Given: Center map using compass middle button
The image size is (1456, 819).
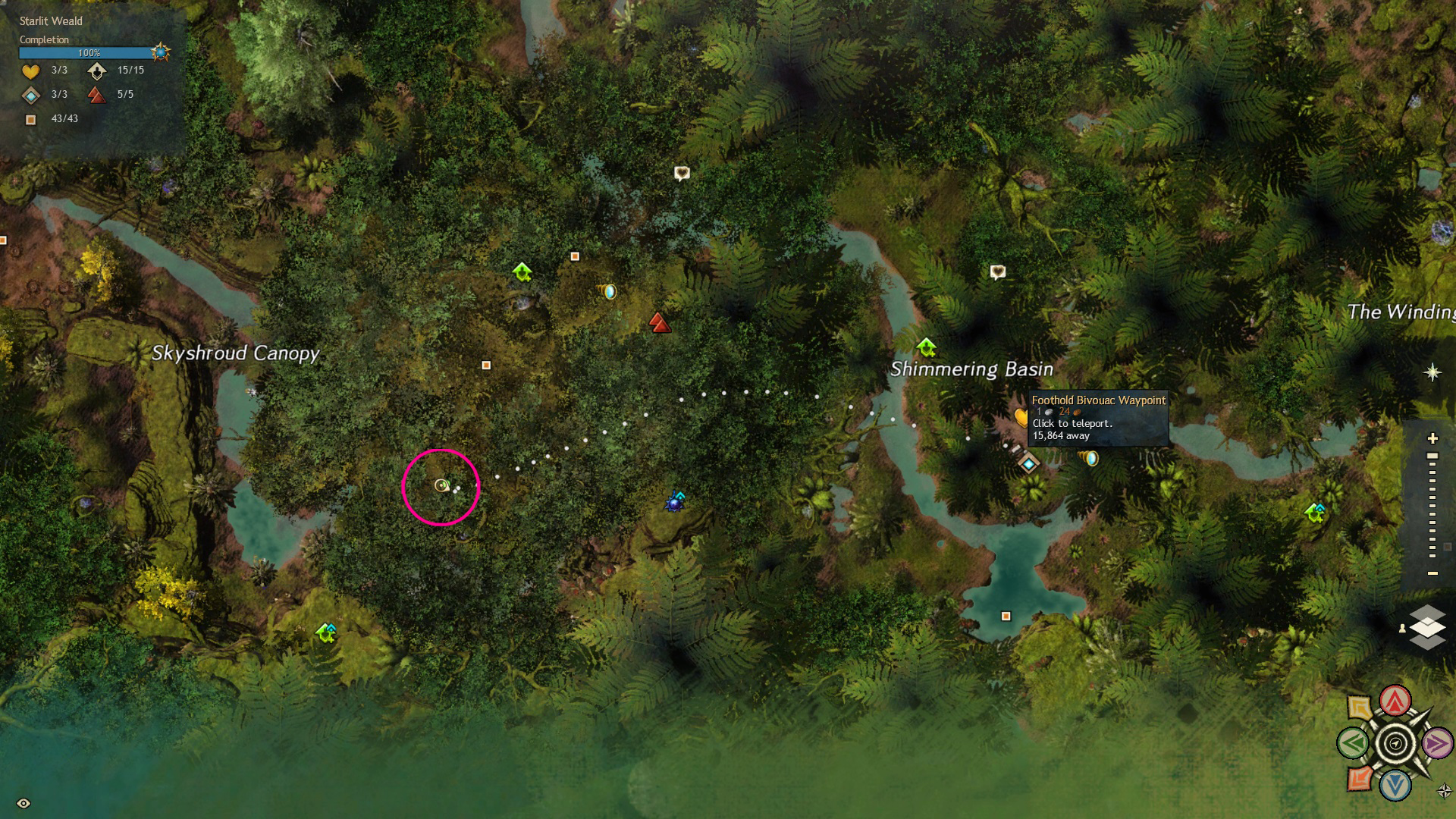Looking at the screenshot, I should (x=1395, y=743).
